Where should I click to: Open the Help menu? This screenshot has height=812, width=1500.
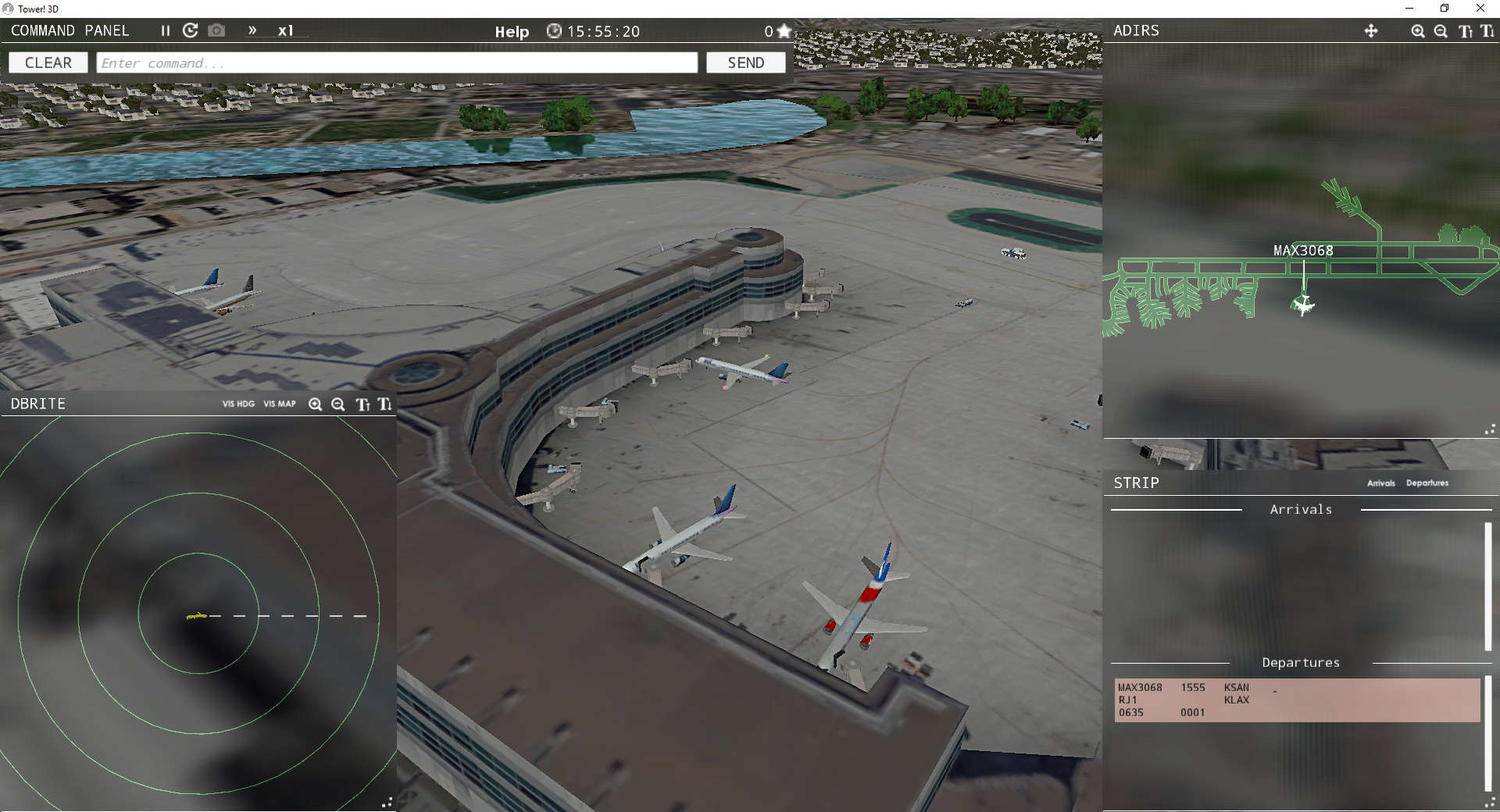pyautogui.click(x=511, y=32)
